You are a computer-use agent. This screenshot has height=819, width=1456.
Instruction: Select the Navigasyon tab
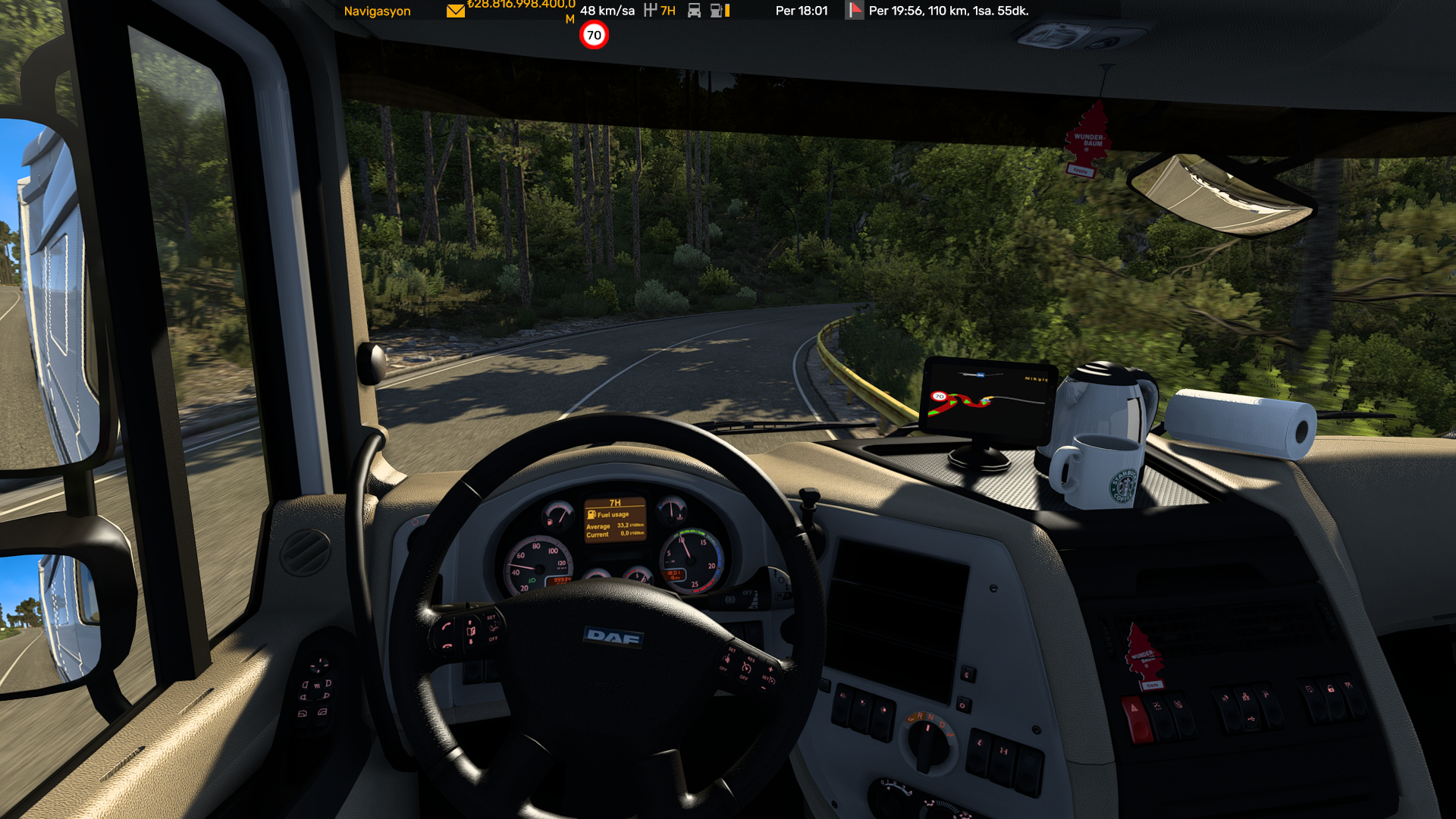point(377,11)
